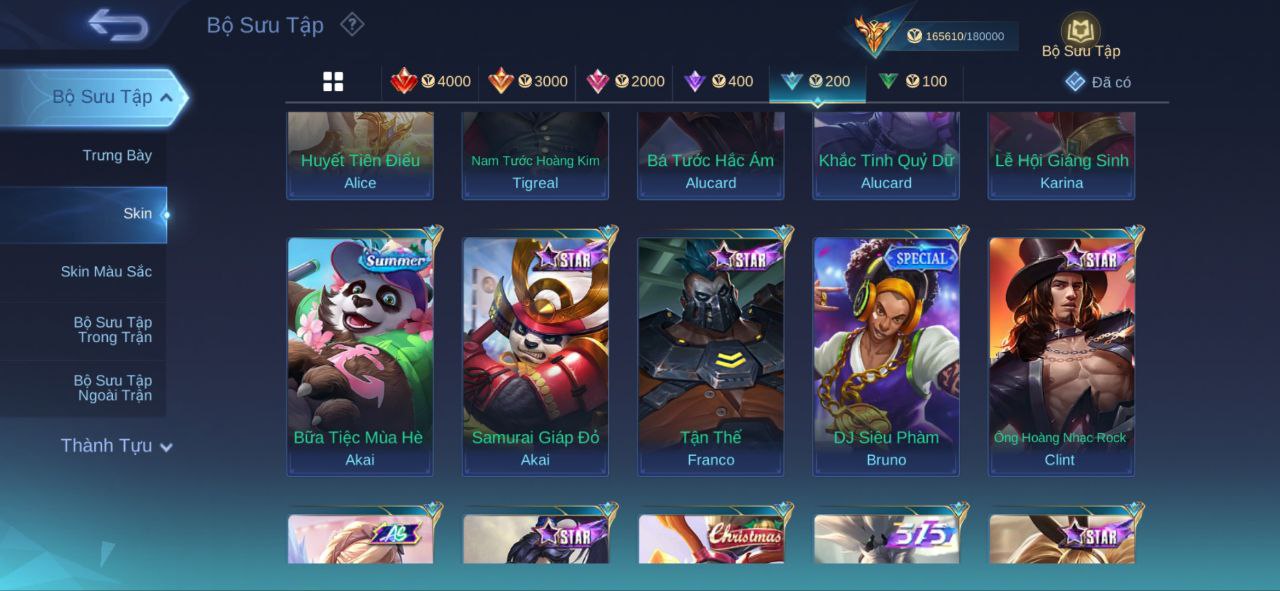
Task: Switch to the 2000 points tier tab
Action: [626, 82]
